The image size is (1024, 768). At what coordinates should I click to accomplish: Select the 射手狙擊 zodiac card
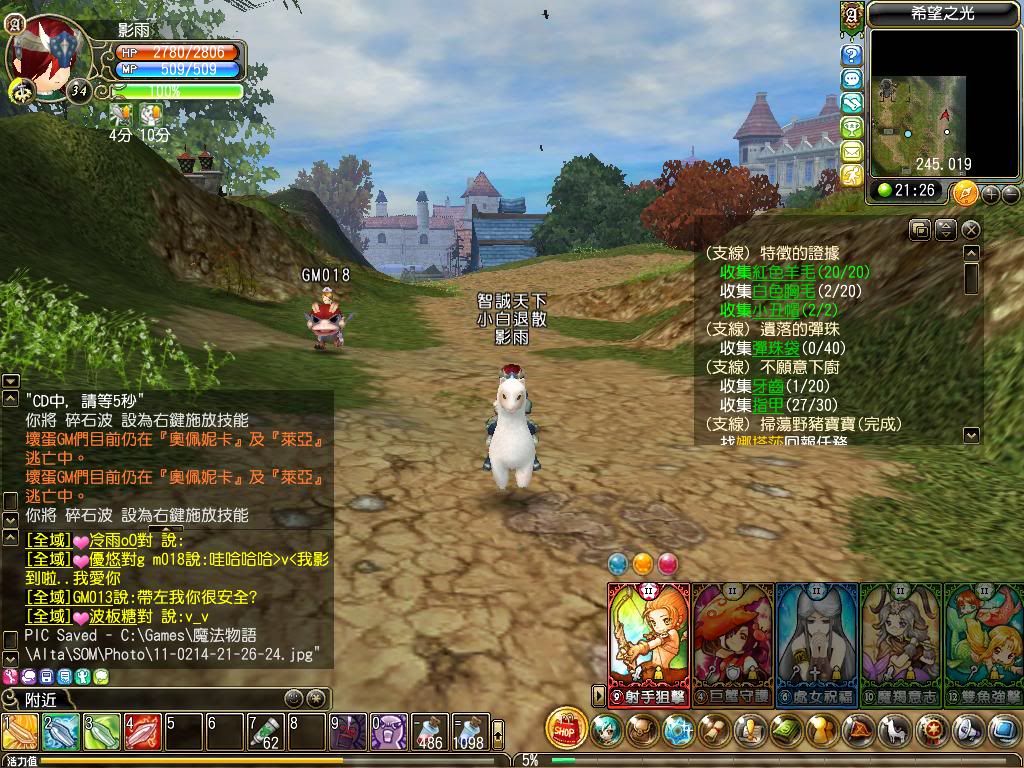[649, 640]
